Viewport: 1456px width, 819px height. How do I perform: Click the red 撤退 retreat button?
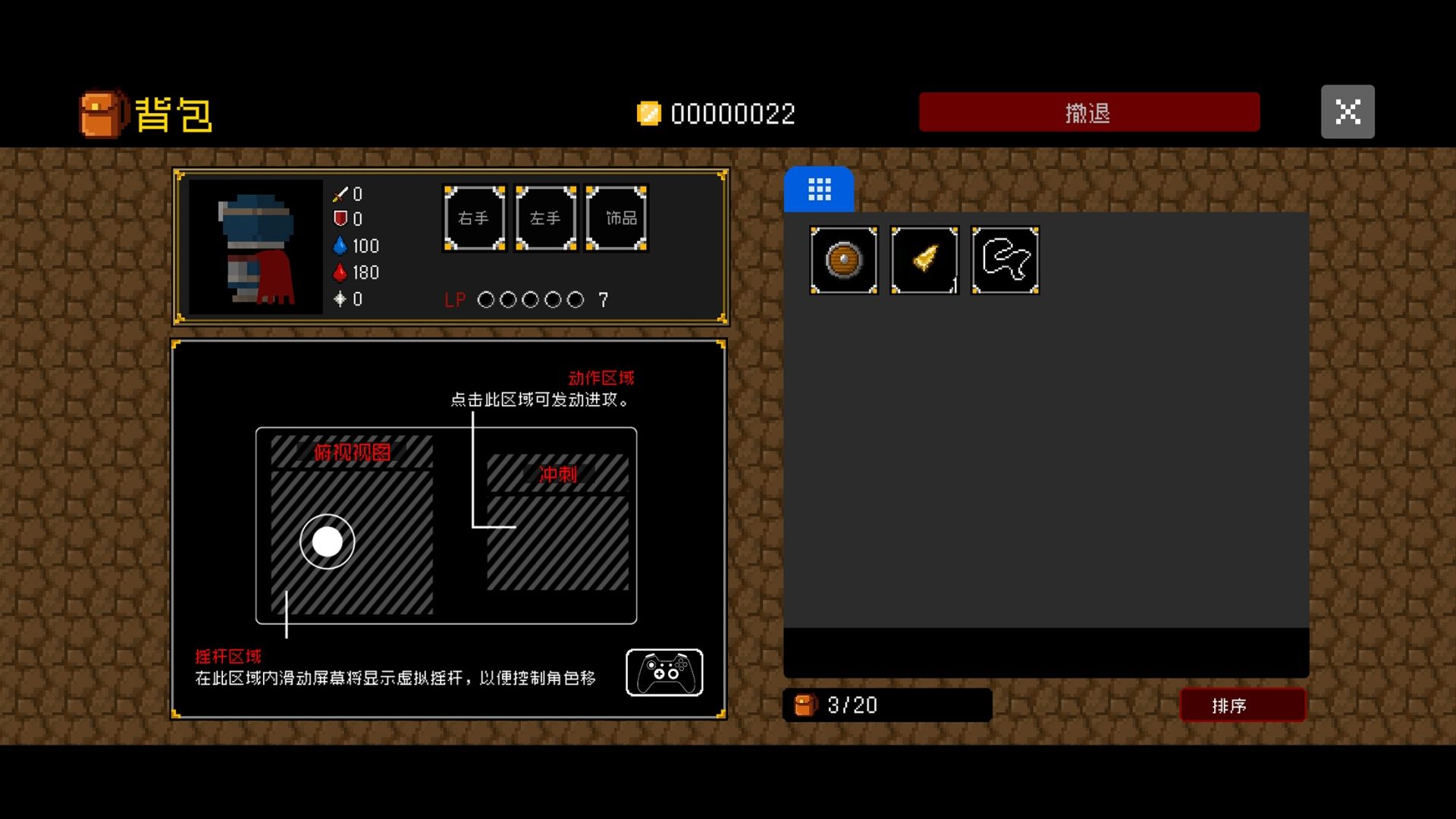tap(1089, 112)
